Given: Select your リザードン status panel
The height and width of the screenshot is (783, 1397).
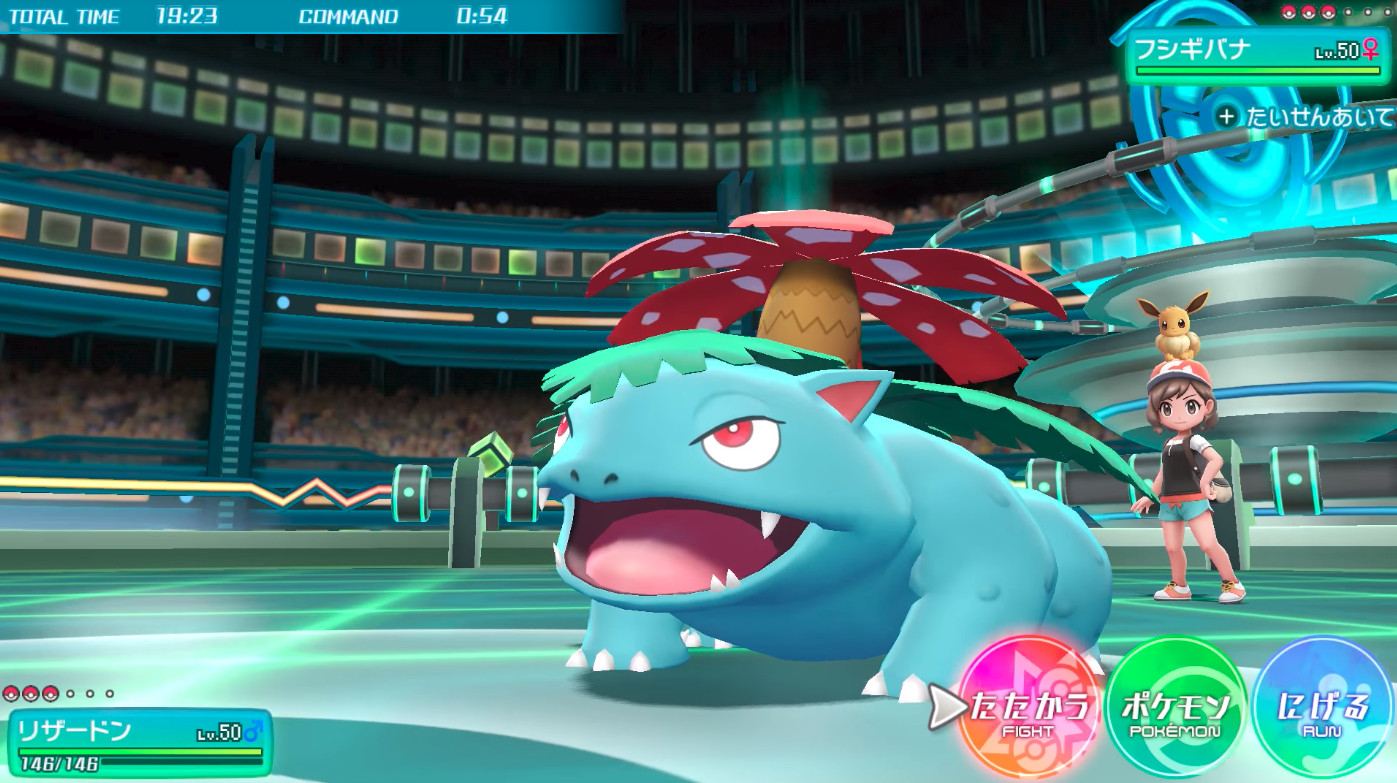Looking at the screenshot, I should (x=140, y=743).
